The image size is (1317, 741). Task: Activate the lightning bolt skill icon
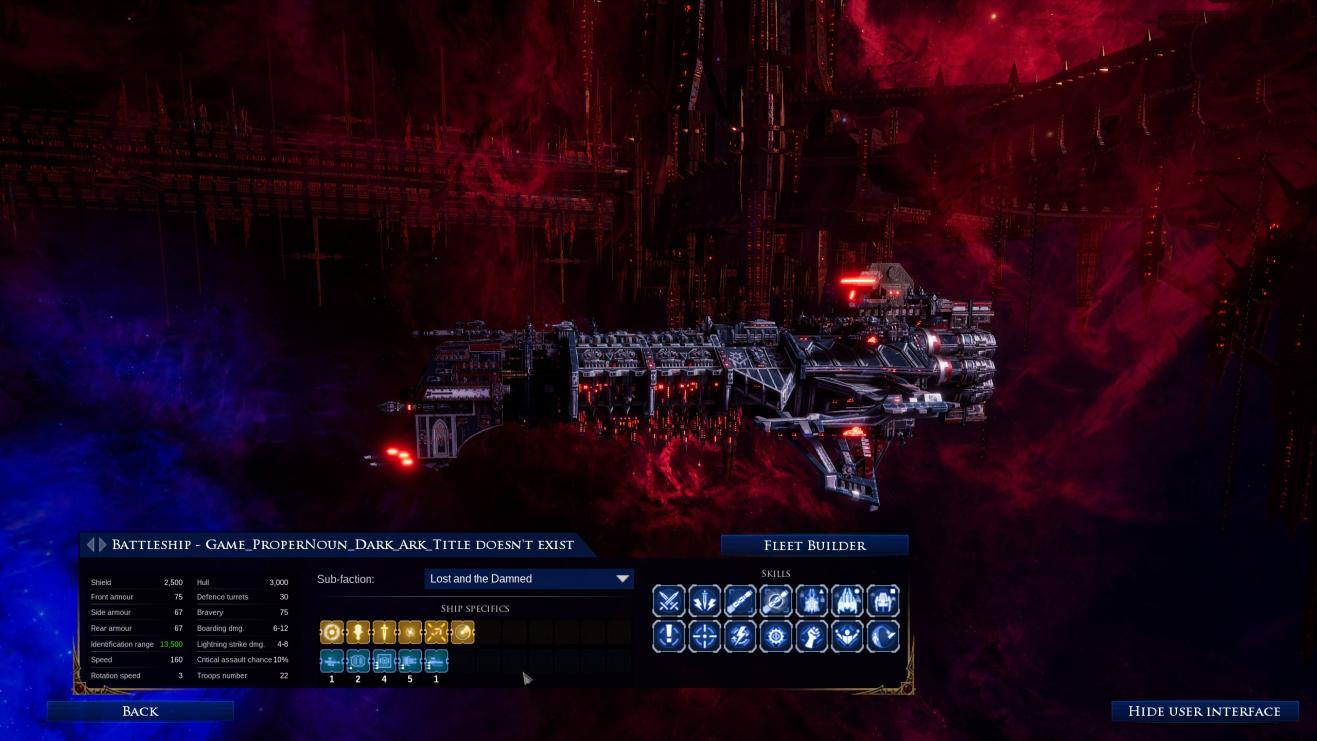[740, 636]
